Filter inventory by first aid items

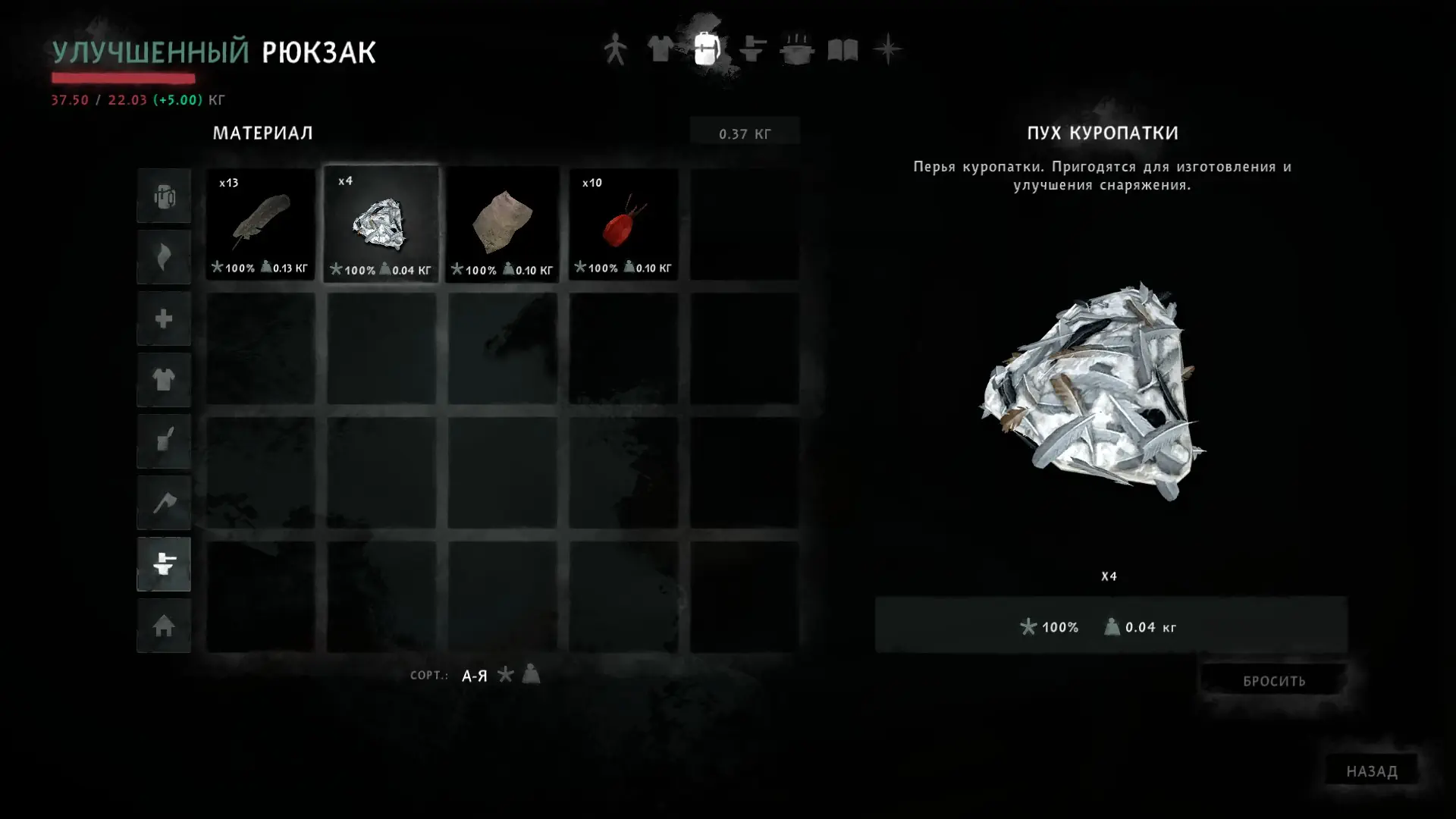click(164, 319)
